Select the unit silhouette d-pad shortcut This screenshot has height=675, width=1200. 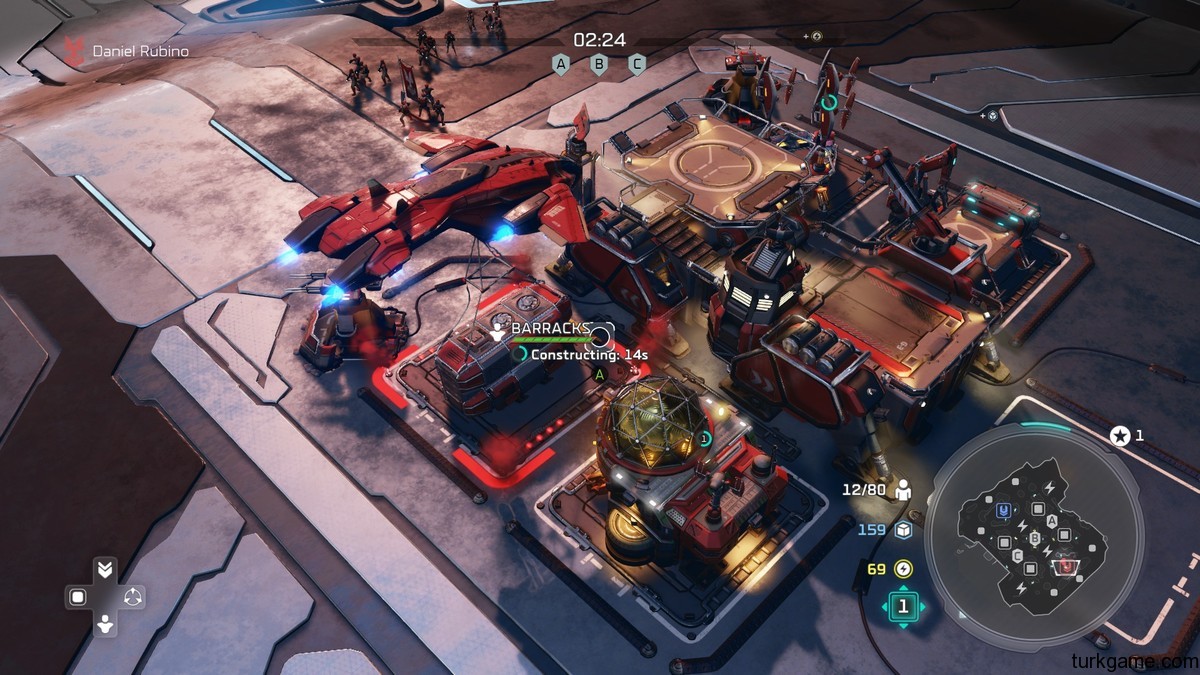click(105, 626)
